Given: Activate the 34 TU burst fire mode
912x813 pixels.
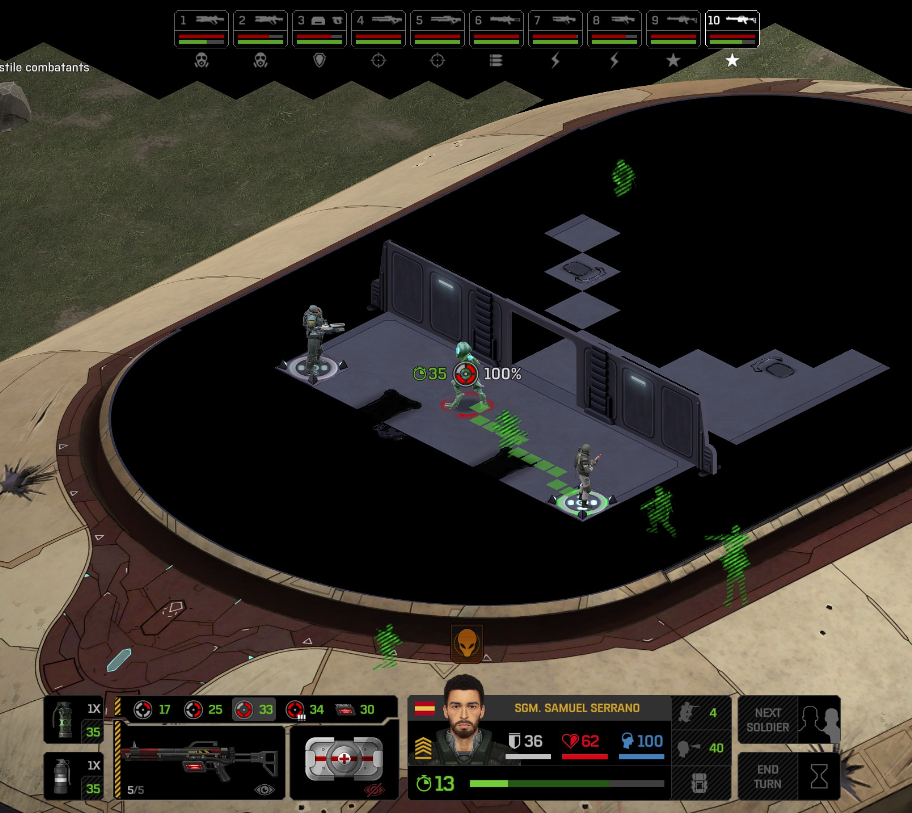Looking at the screenshot, I should 305,710.
